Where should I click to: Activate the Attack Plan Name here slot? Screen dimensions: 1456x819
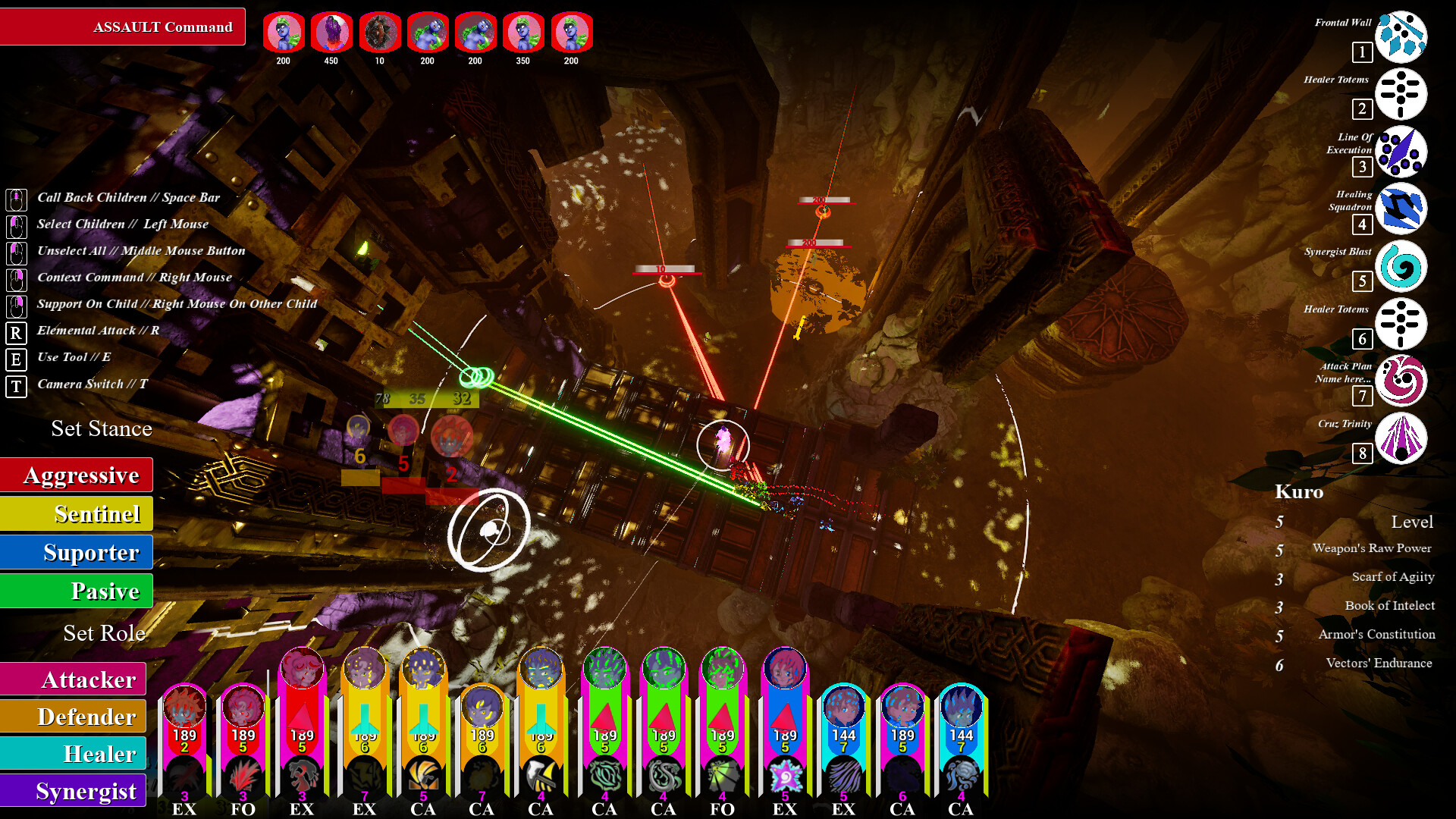(1401, 381)
